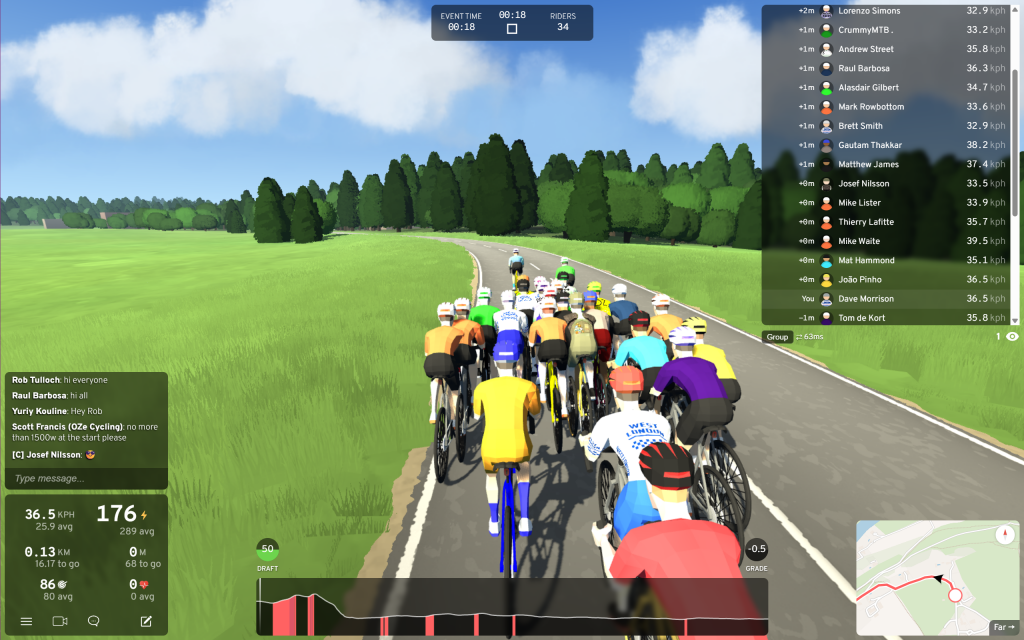Open the hamburger menu in the stats panel
The image size is (1024, 640).
(26, 621)
